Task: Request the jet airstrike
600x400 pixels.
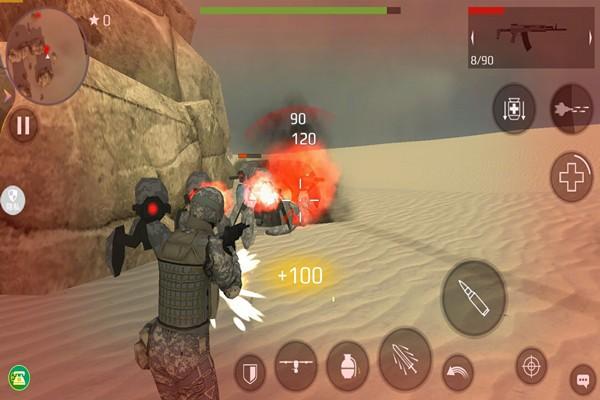Action: 571,109
